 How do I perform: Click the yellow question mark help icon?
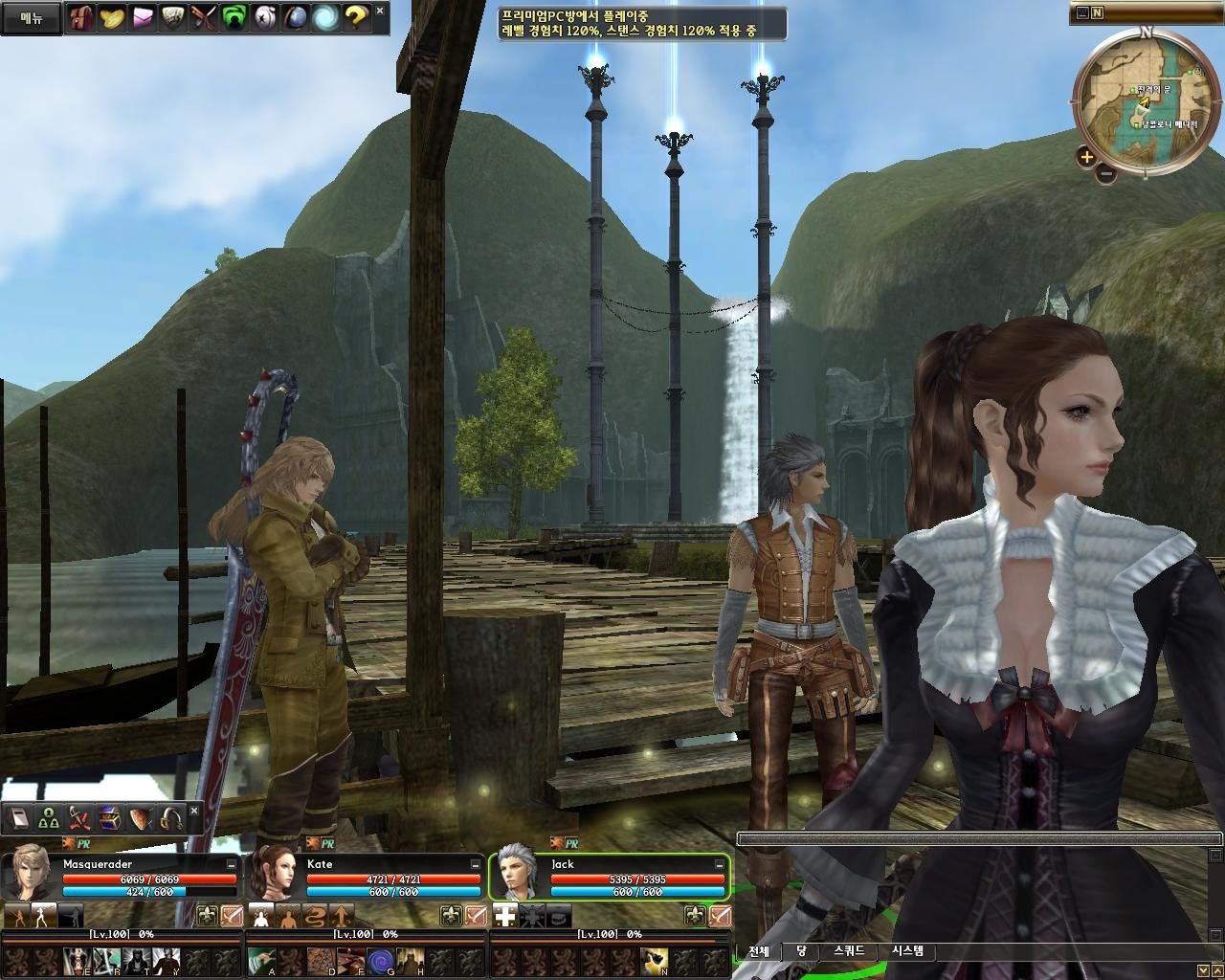point(356,16)
